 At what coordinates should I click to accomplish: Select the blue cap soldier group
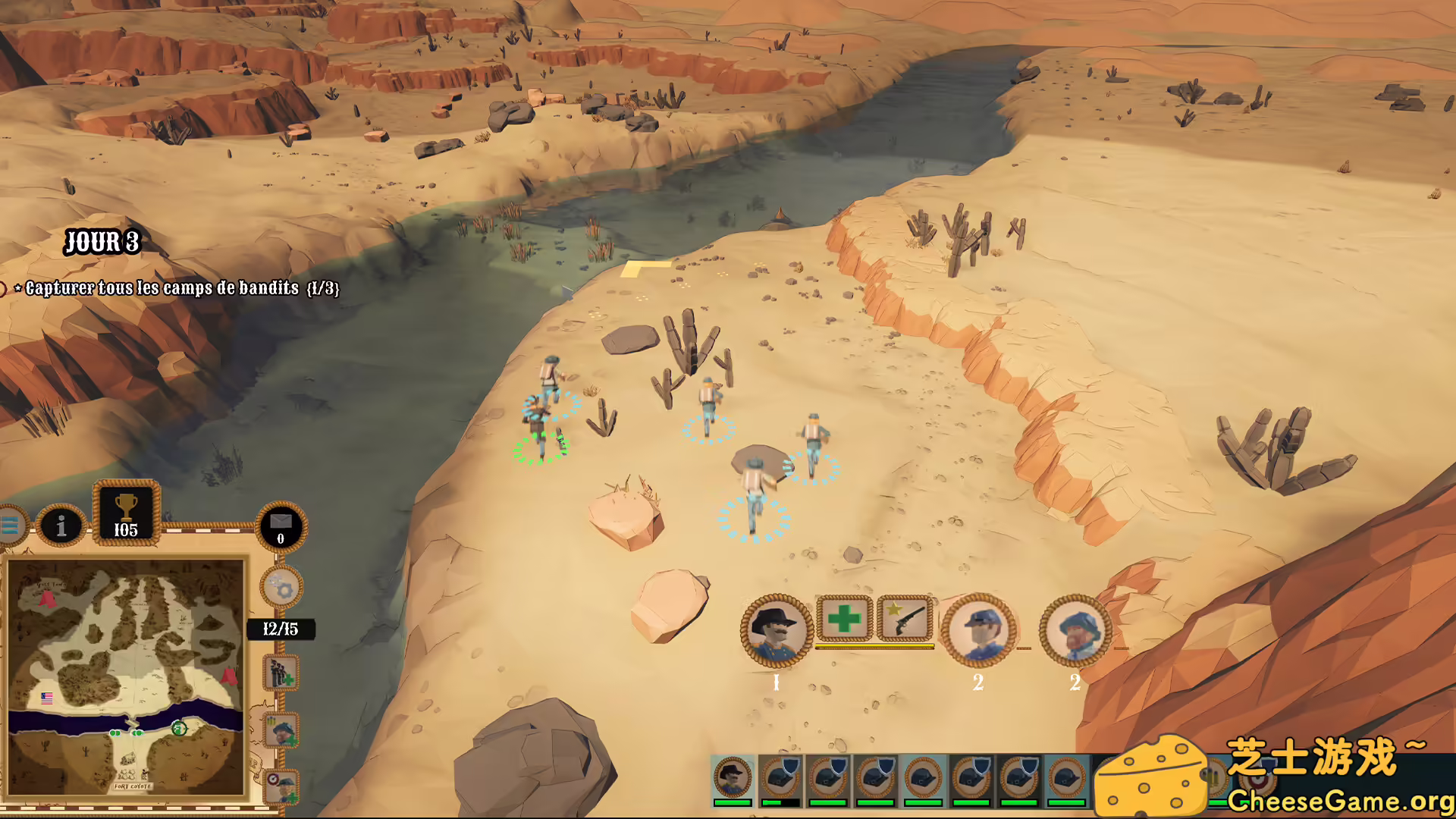coord(978,629)
